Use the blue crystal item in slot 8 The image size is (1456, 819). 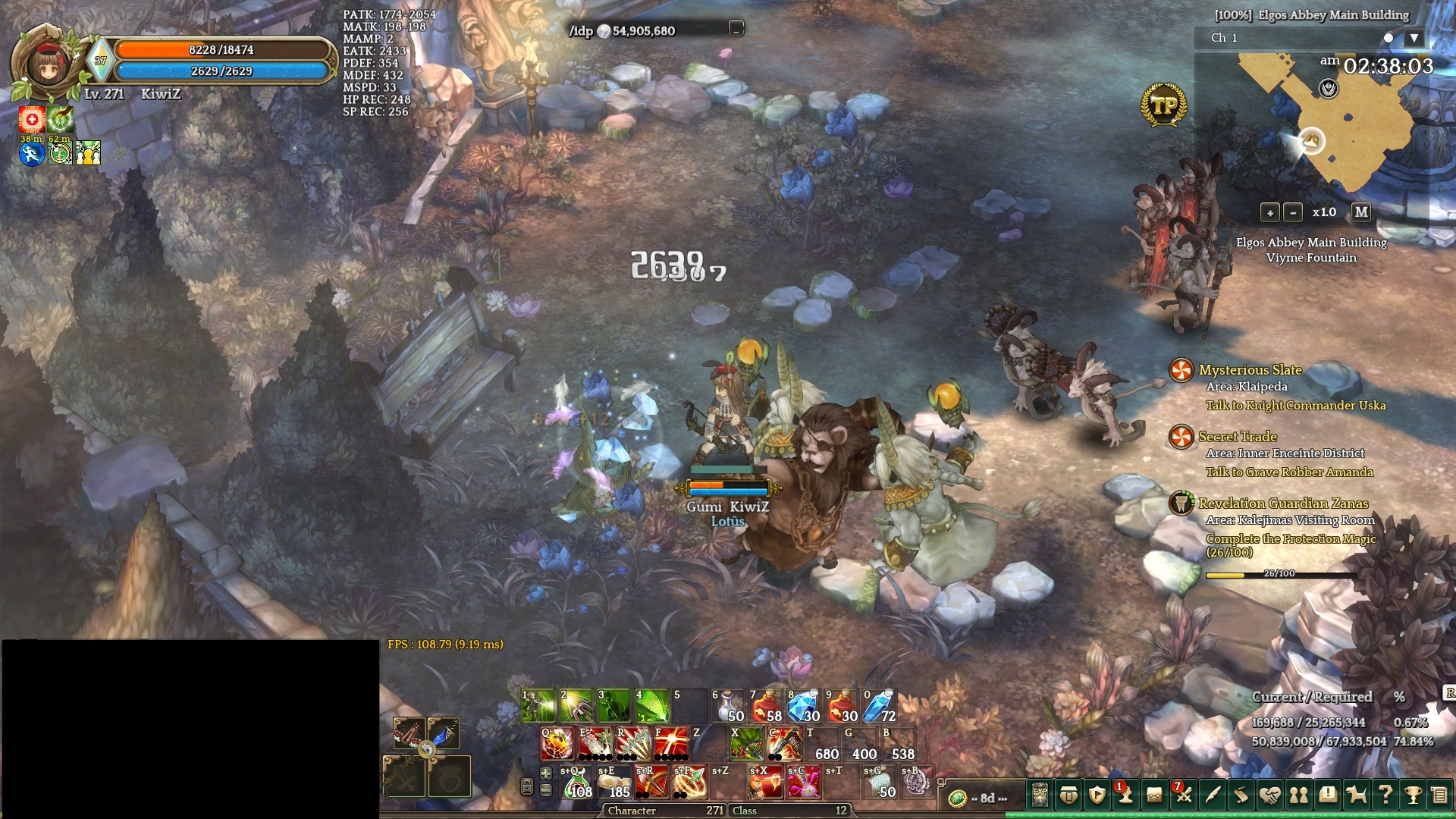(x=804, y=706)
